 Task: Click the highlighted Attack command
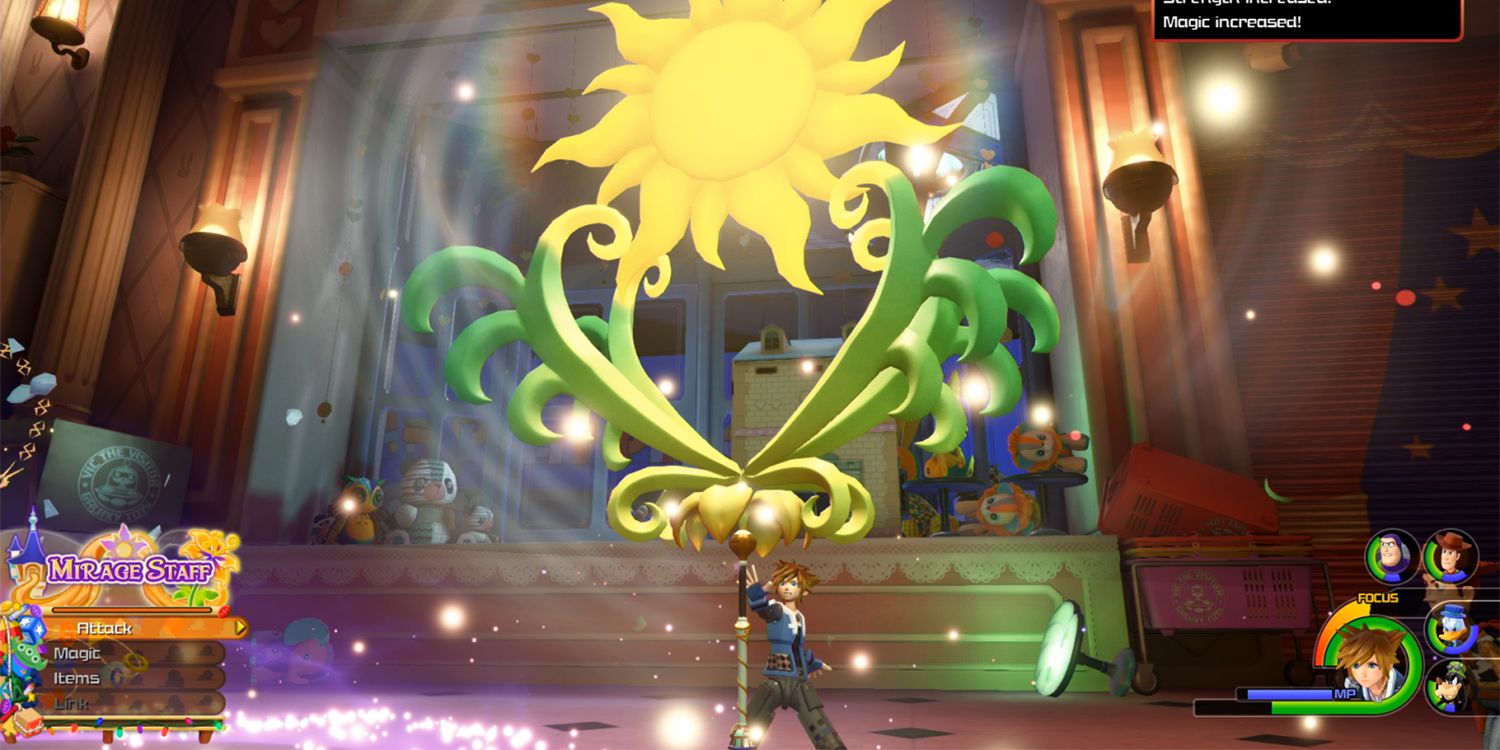point(103,628)
